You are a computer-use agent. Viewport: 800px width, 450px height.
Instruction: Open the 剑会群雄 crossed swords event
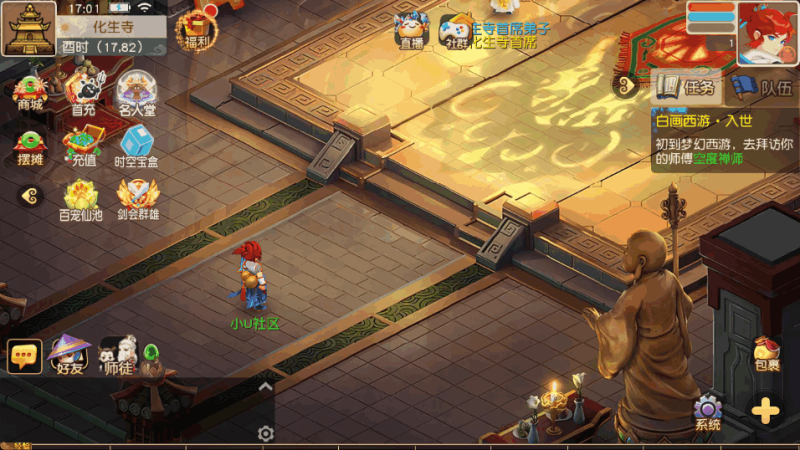[x=137, y=199]
